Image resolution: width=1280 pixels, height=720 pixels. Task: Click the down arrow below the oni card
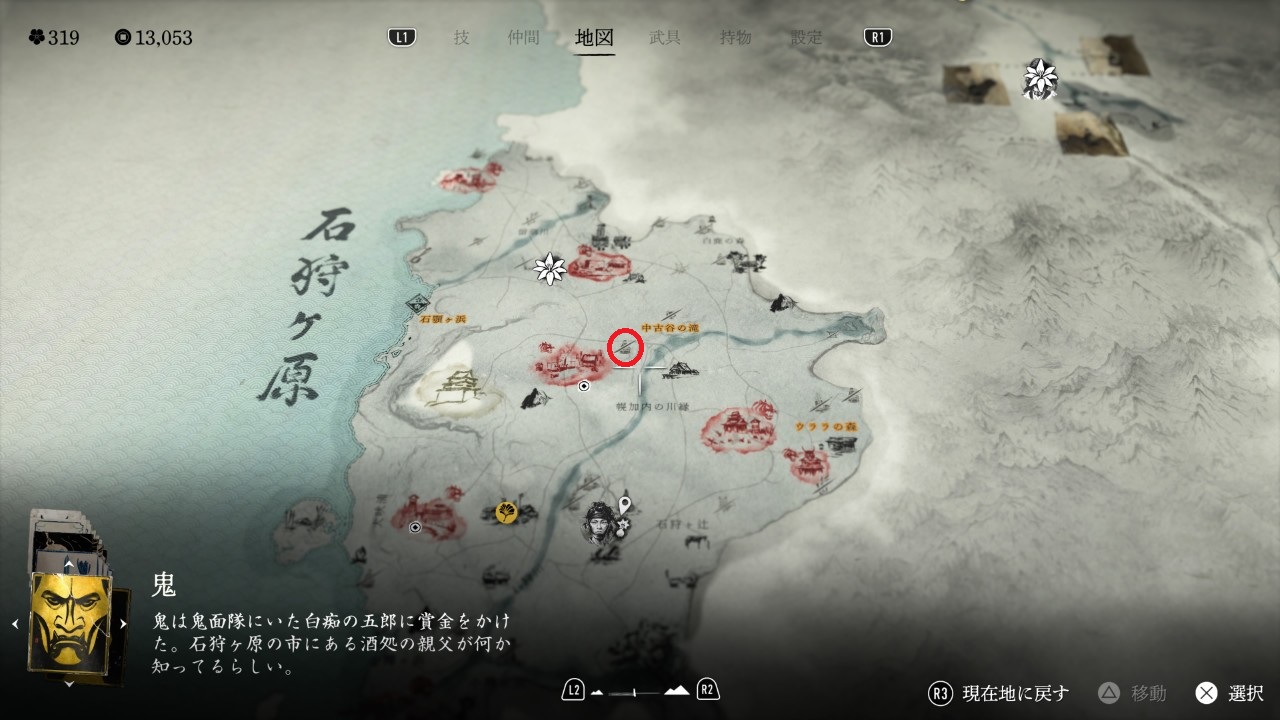(x=68, y=684)
